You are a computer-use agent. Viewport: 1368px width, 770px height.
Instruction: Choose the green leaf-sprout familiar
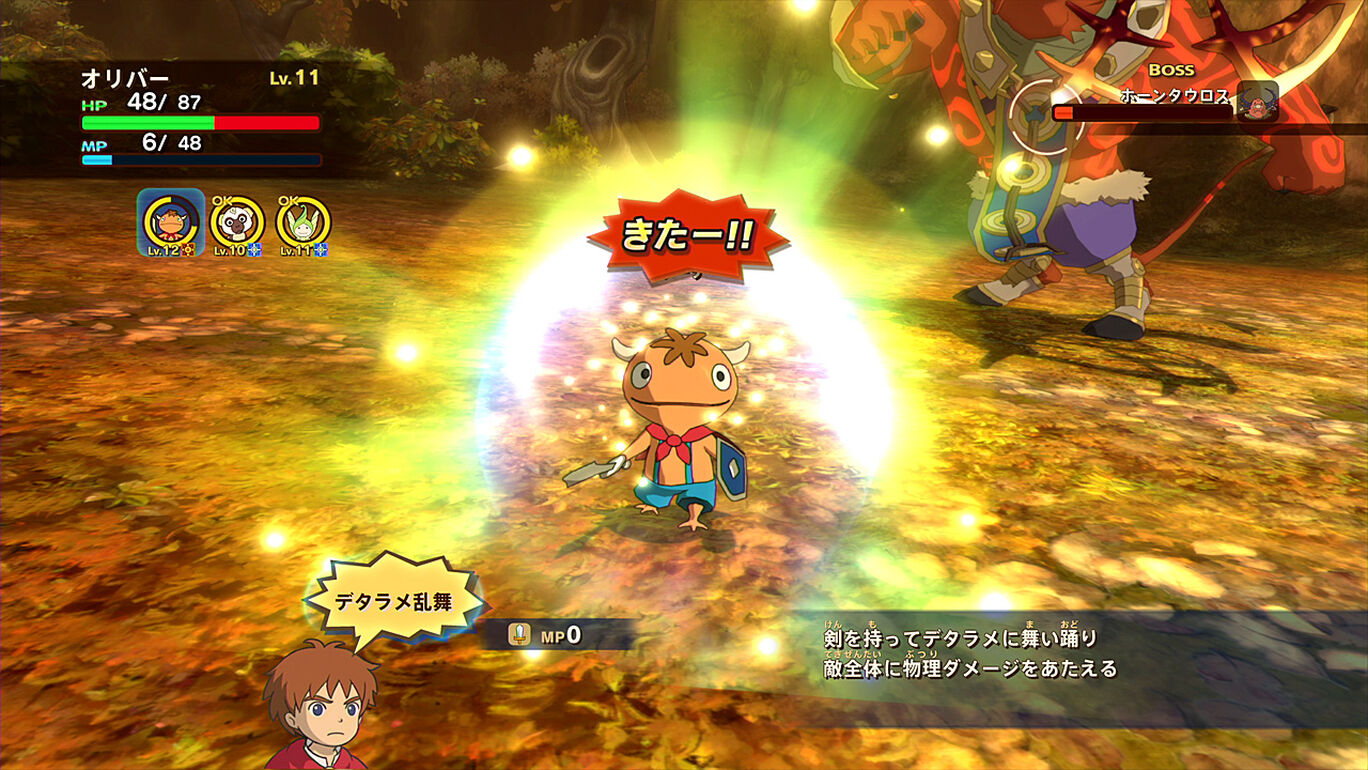(x=303, y=222)
